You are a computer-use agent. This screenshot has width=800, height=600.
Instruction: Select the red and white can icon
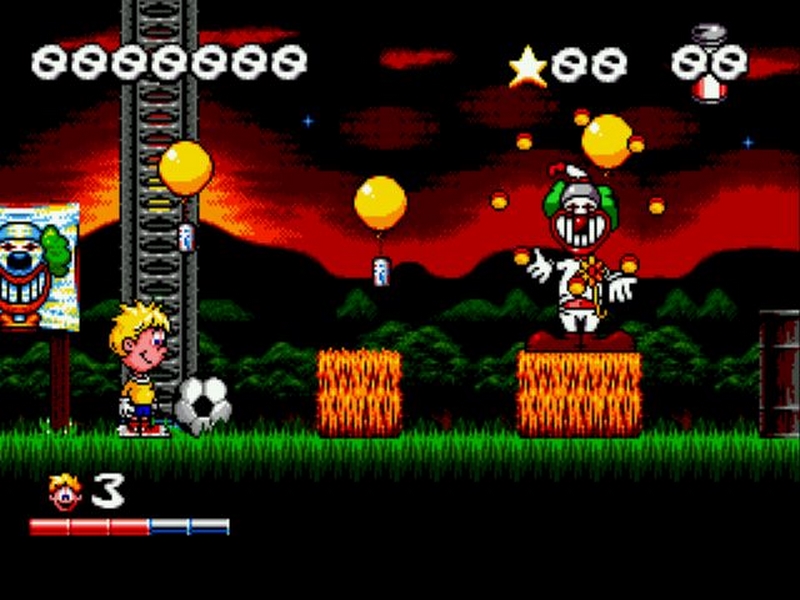(708, 89)
